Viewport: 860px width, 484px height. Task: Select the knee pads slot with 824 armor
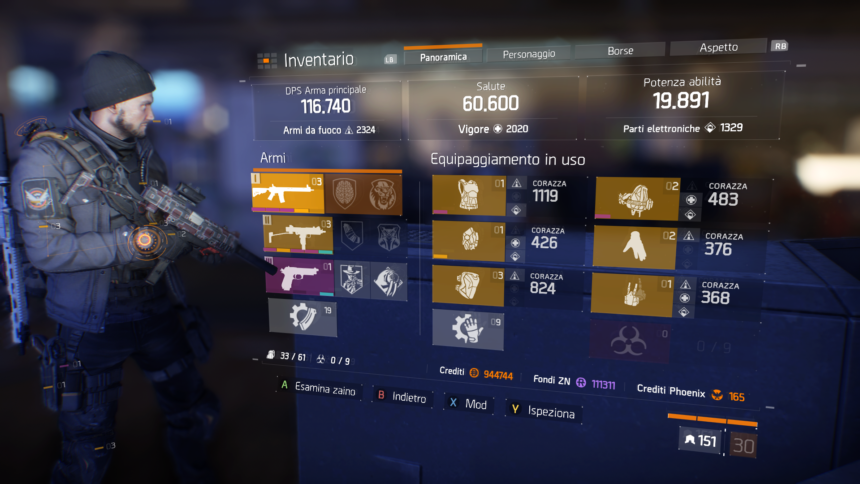pyautogui.click(x=468, y=285)
